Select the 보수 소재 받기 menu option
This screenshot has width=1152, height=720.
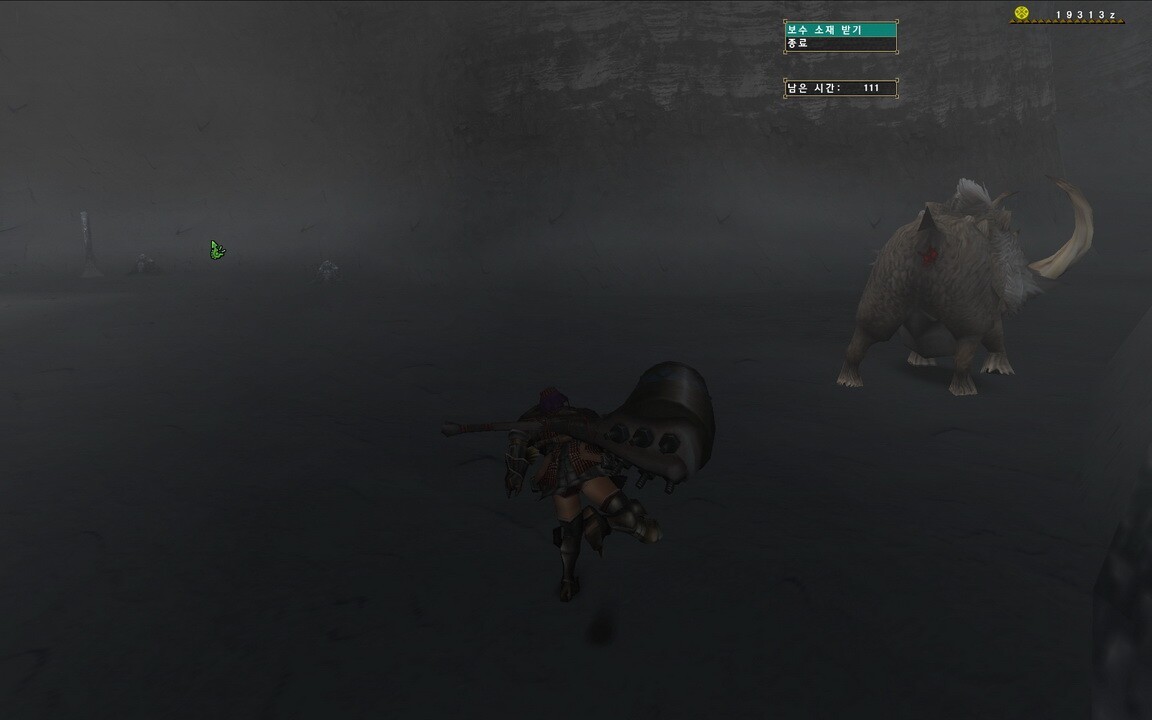[x=840, y=30]
